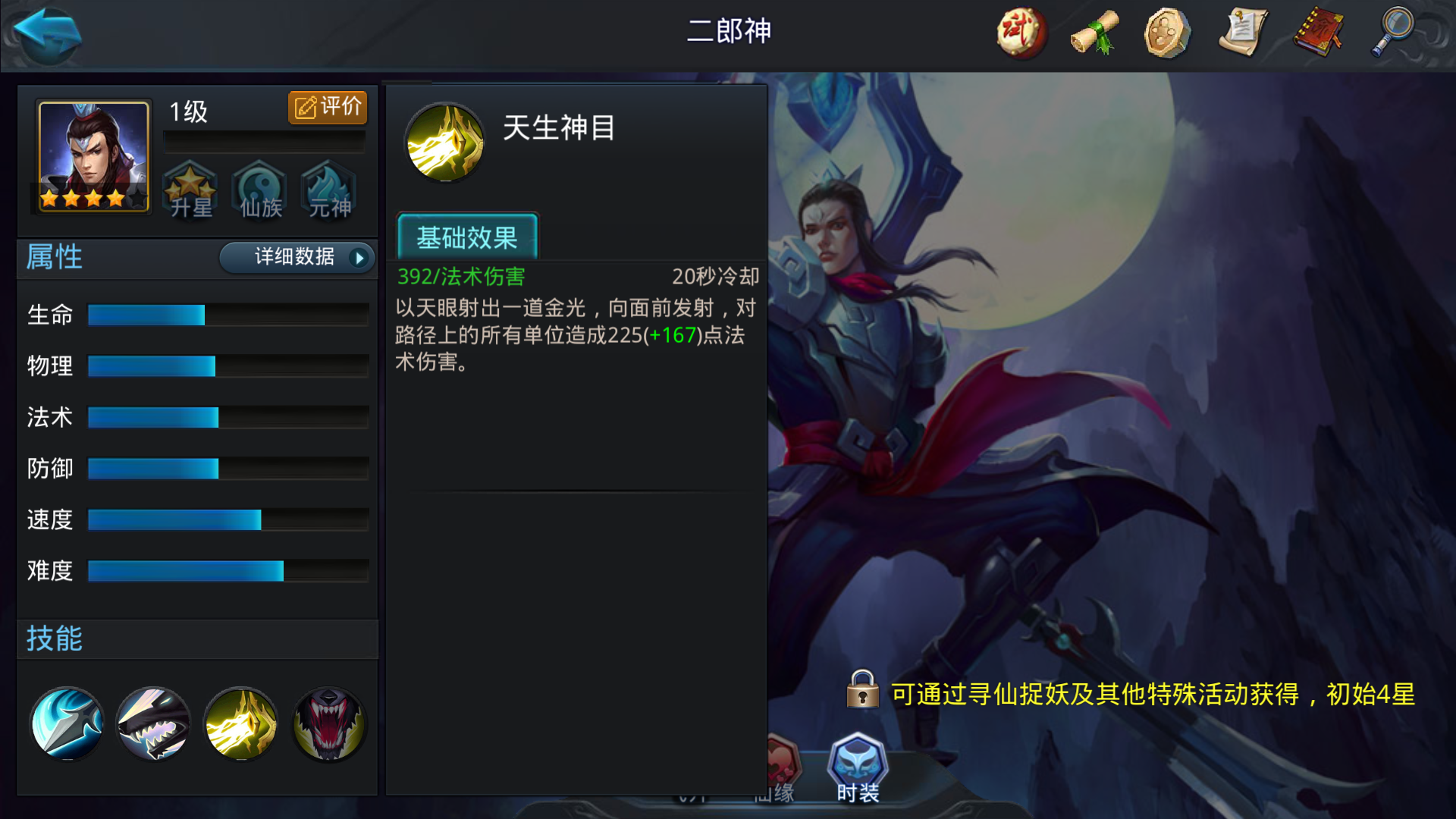
Task: Click the 评价 rating button
Action: 327,107
